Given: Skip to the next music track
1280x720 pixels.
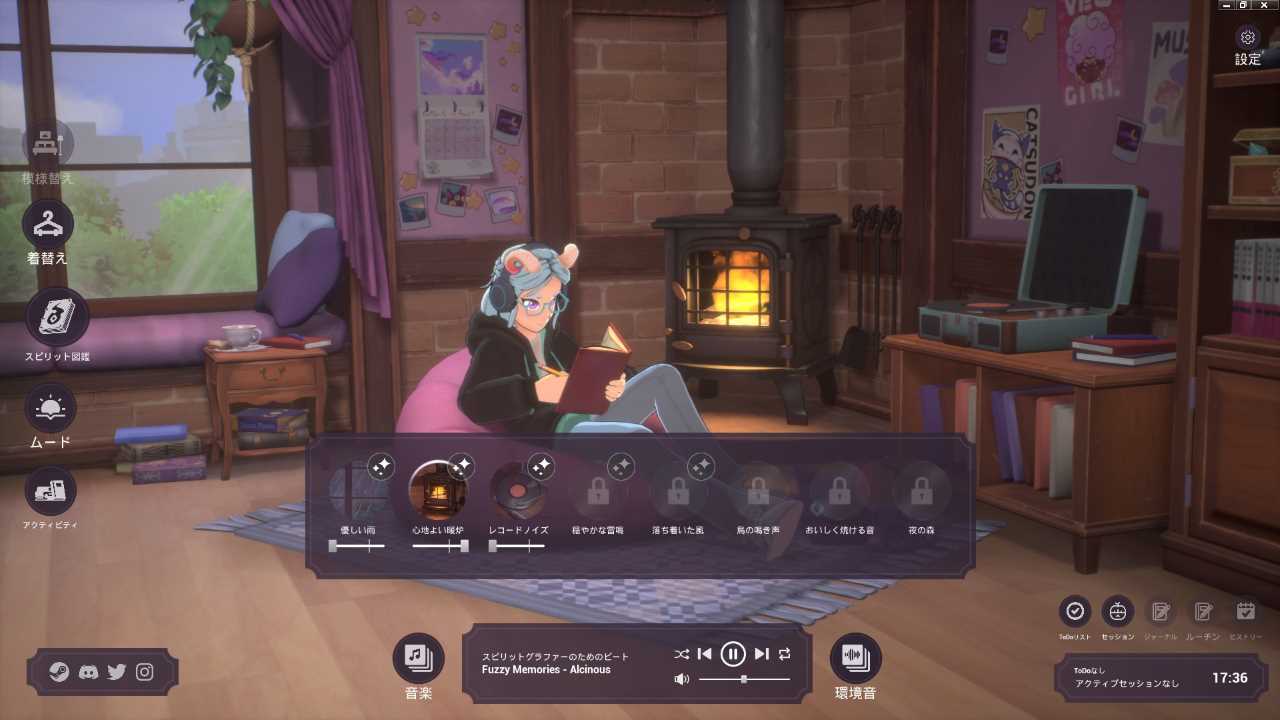Looking at the screenshot, I should (762, 654).
